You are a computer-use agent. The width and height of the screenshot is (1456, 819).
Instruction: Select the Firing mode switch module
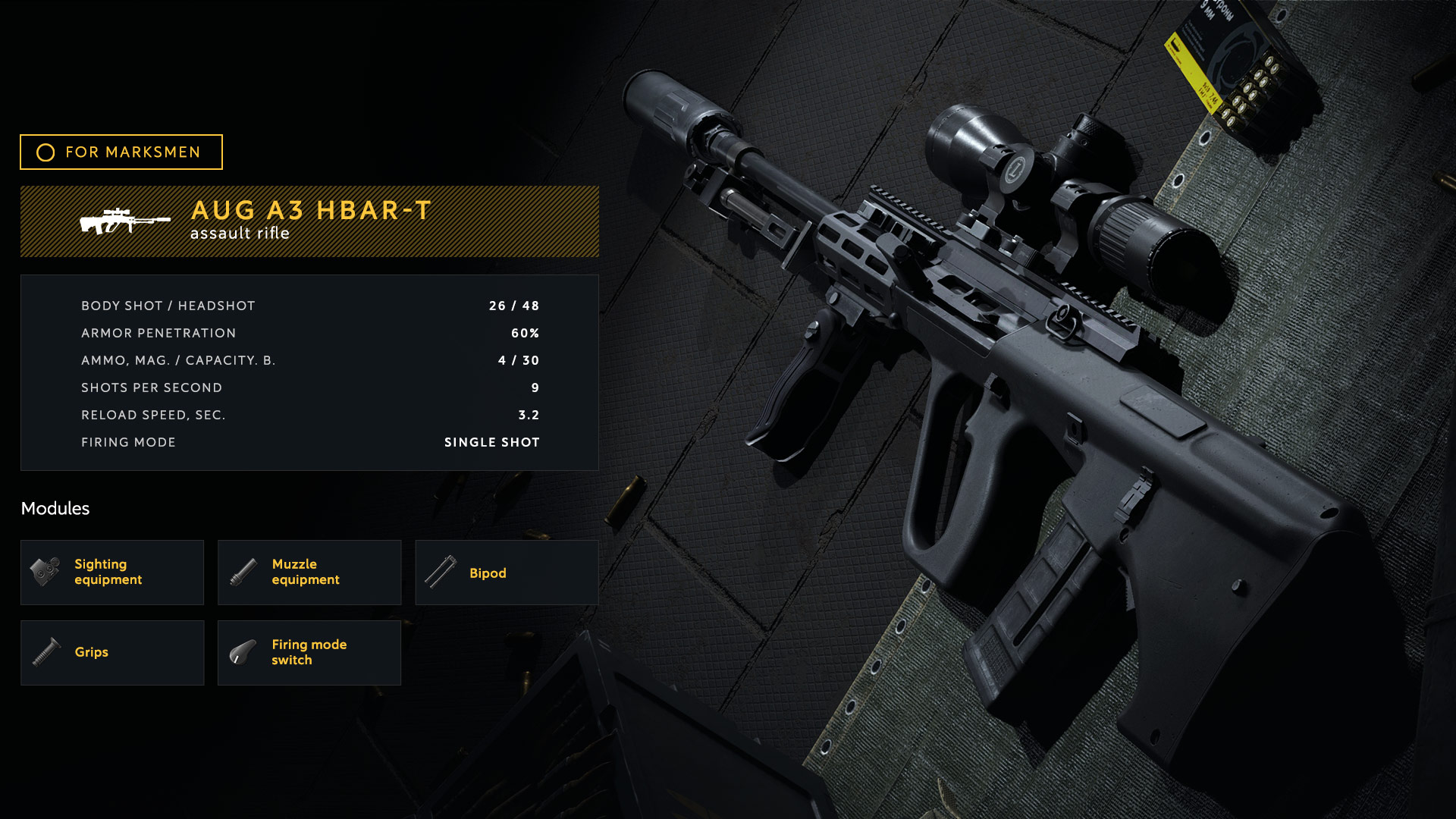coord(309,653)
